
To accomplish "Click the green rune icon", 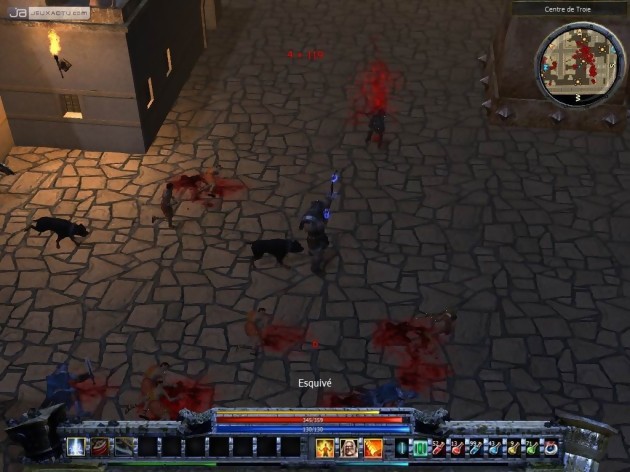I will tap(420, 447).
